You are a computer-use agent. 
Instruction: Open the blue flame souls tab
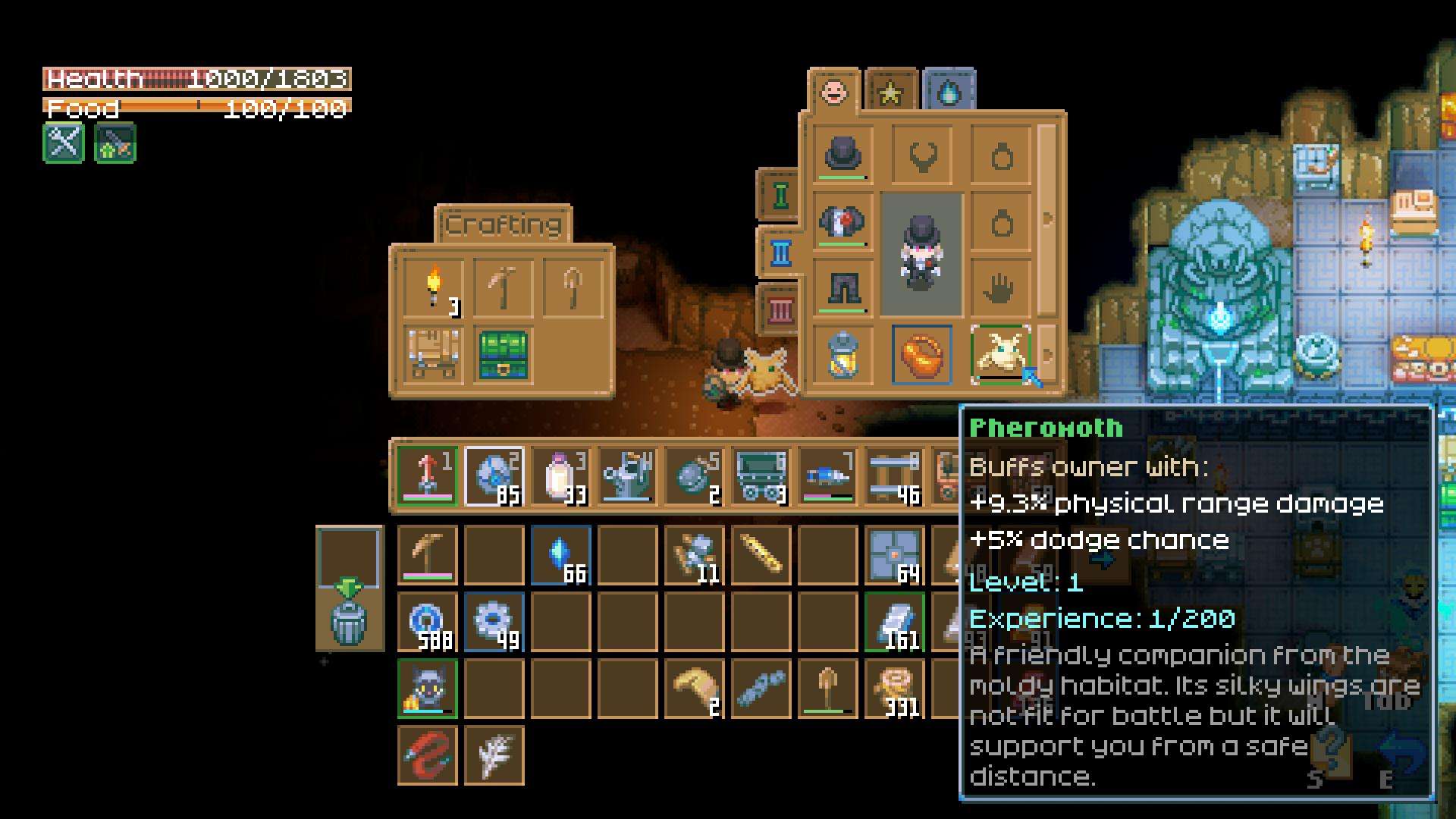point(949,93)
